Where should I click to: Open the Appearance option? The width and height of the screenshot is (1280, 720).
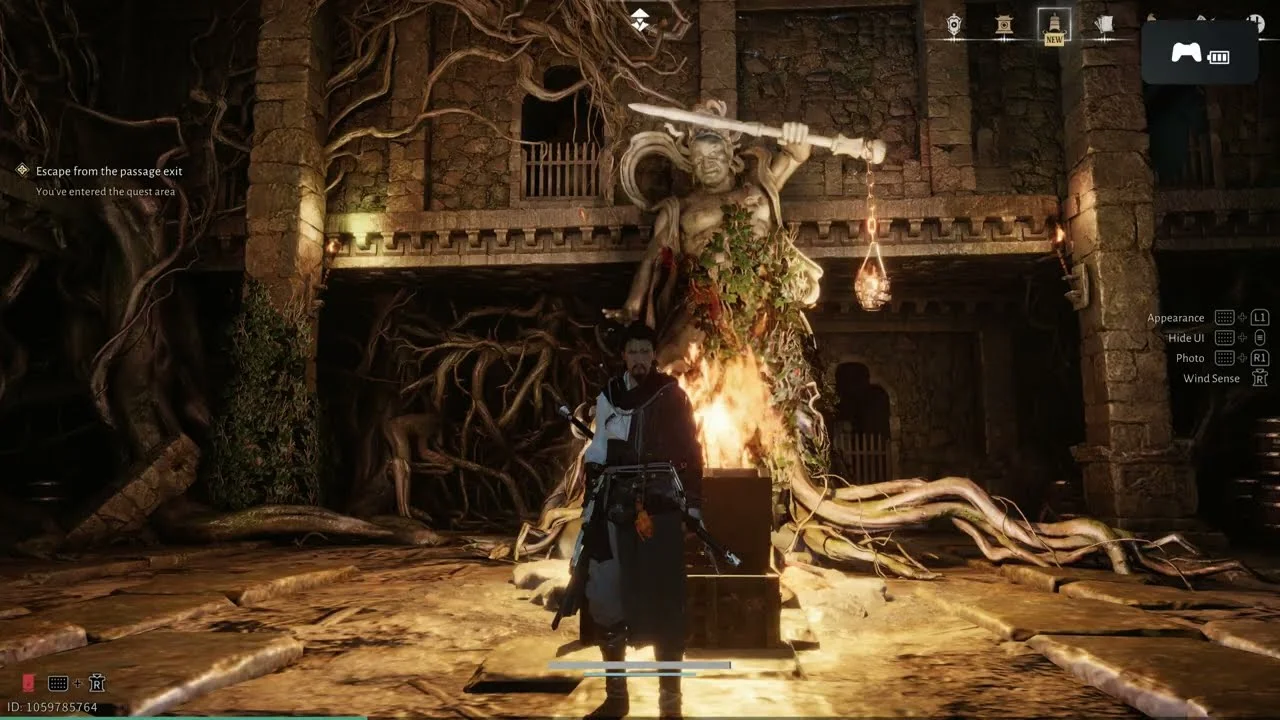coord(1176,318)
